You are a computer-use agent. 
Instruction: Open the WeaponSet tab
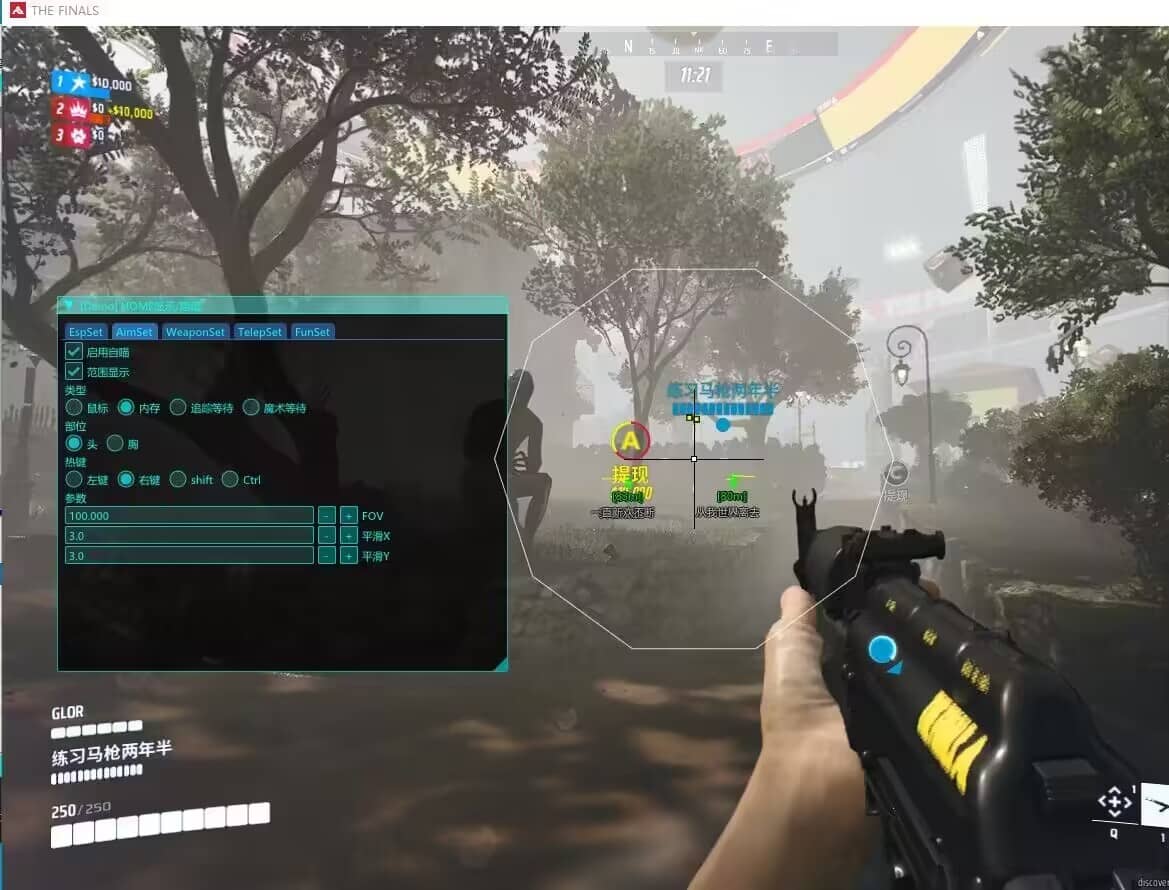(196, 332)
